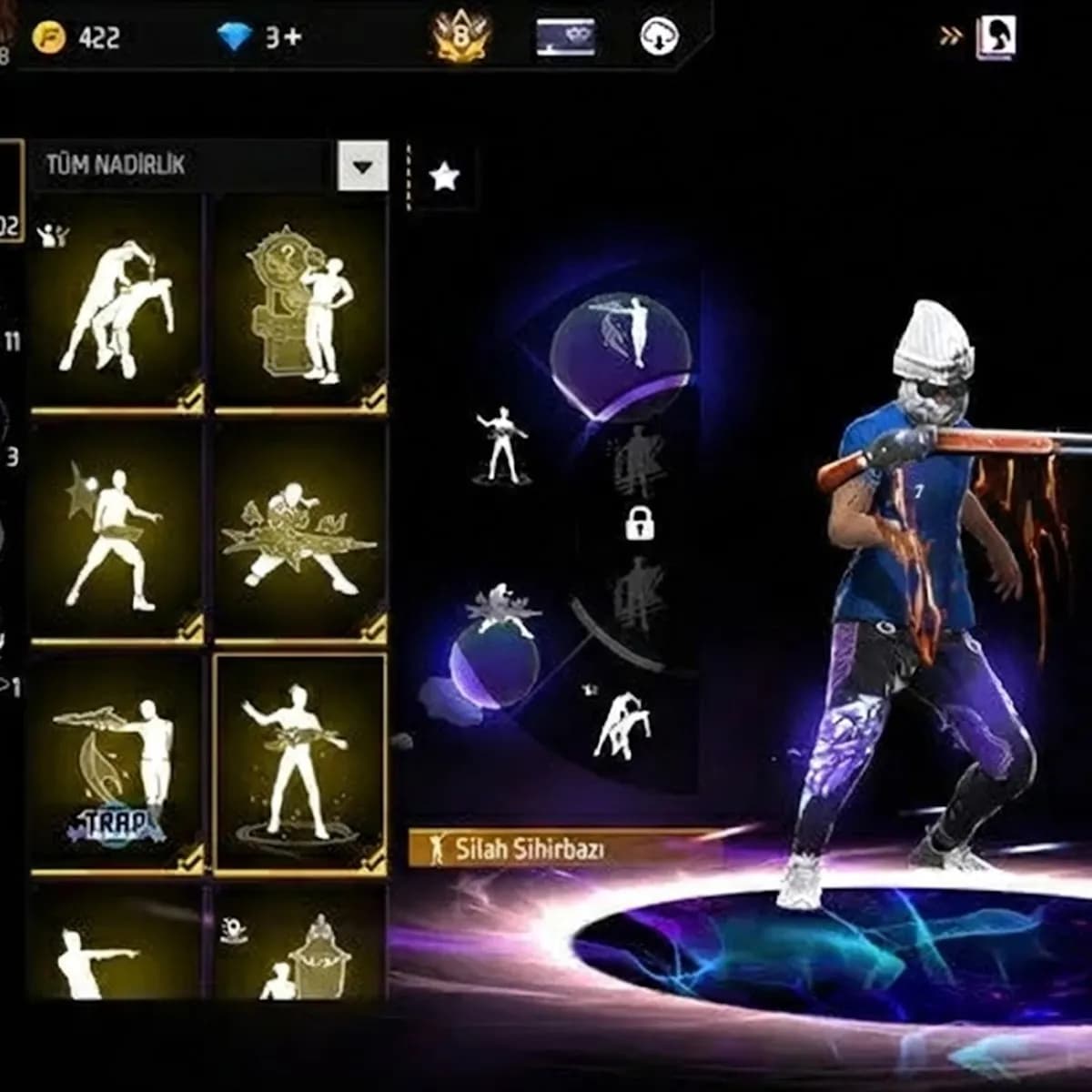Click the locked emote wheel slot
This screenshot has width=1092, height=1092.
pyautogui.click(x=640, y=523)
